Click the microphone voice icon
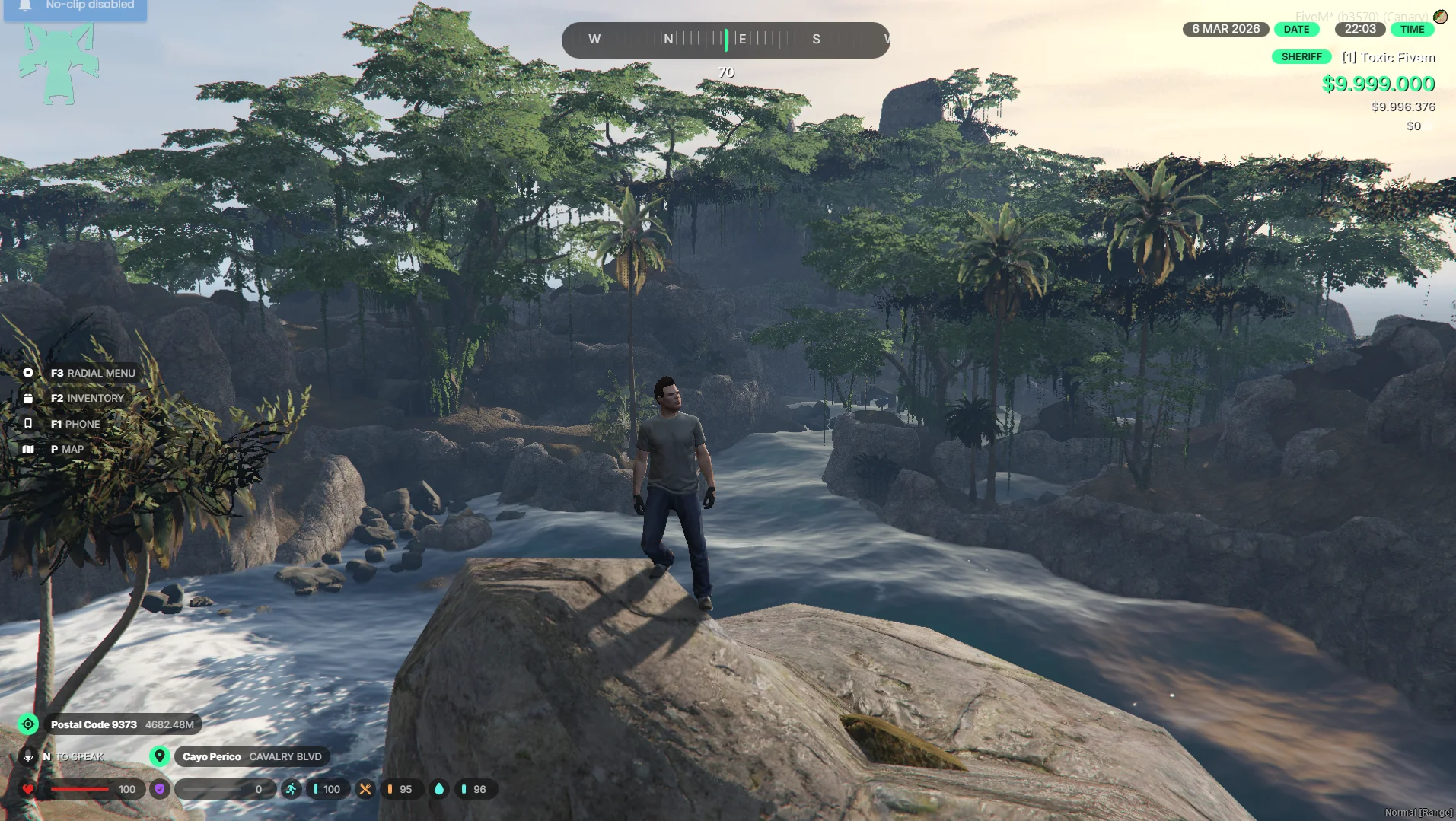The height and width of the screenshot is (821, 1456). click(x=28, y=756)
